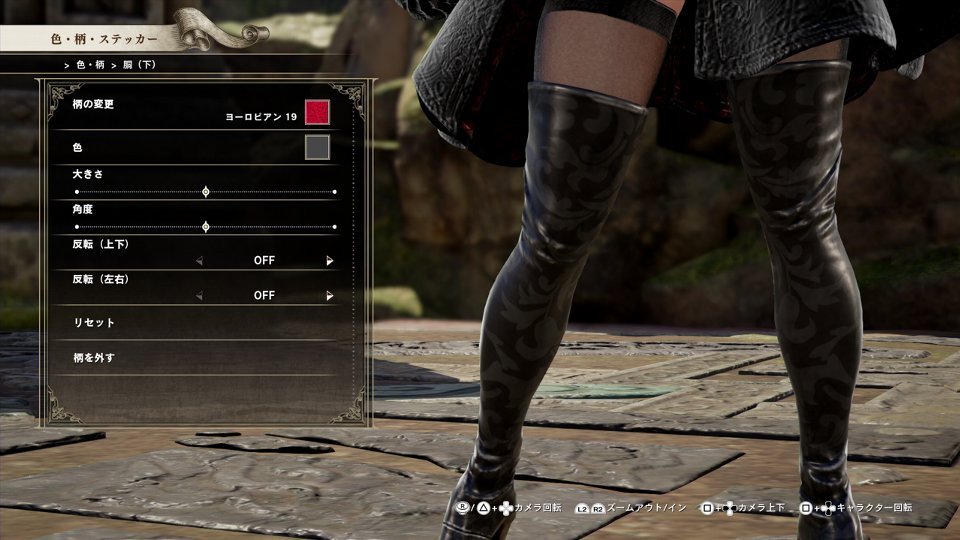Click the right arrow for 反転（左右）
960x540 pixels.
tap(329, 296)
